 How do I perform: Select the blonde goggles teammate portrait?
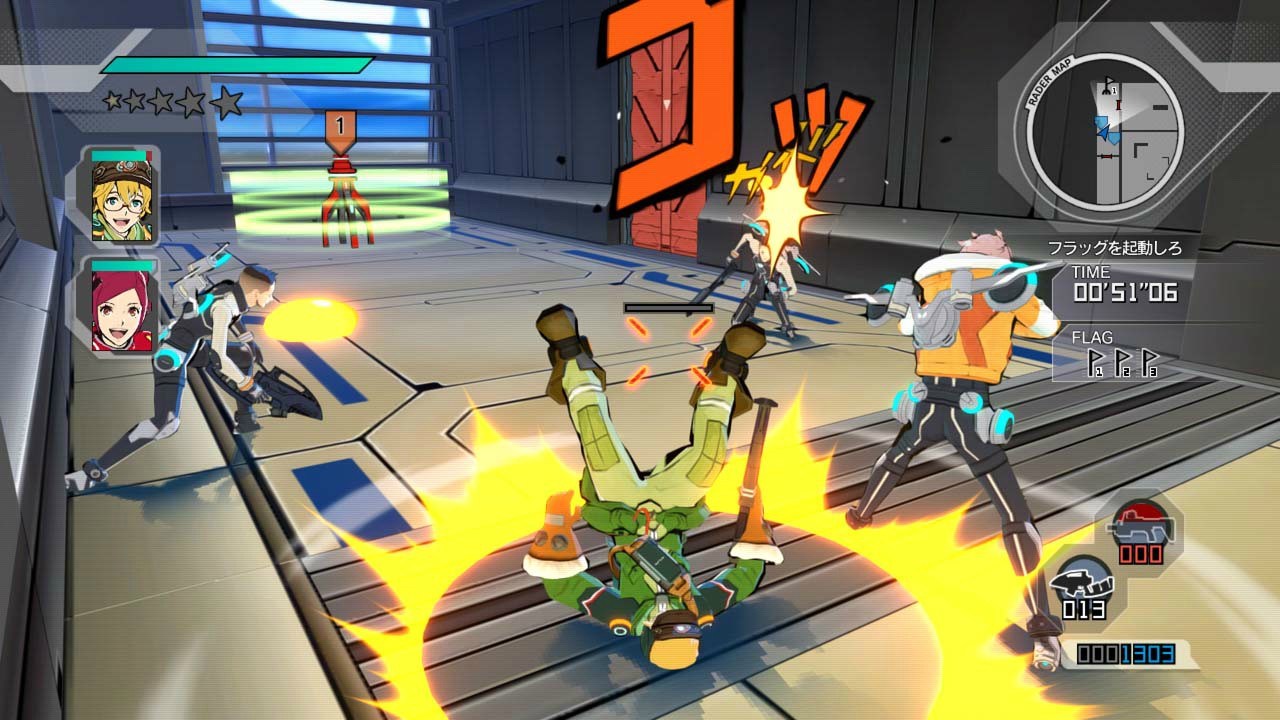121,198
